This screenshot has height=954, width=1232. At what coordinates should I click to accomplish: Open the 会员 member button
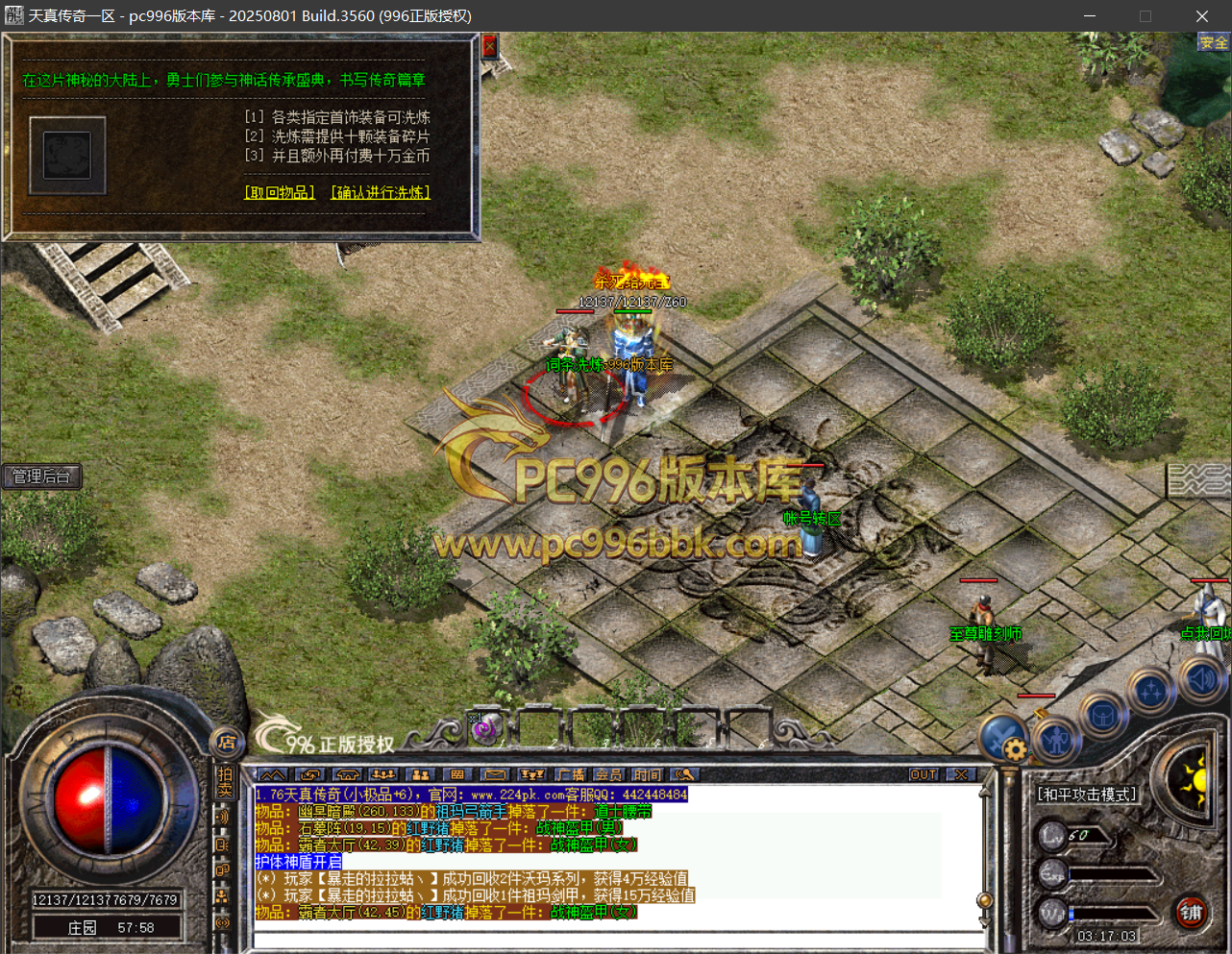[x=608, y=774]
